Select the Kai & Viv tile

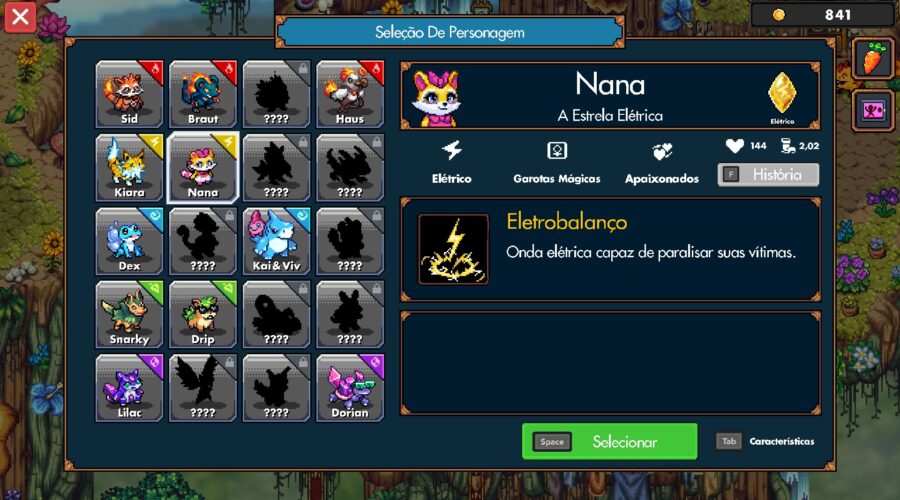point(276,241)
